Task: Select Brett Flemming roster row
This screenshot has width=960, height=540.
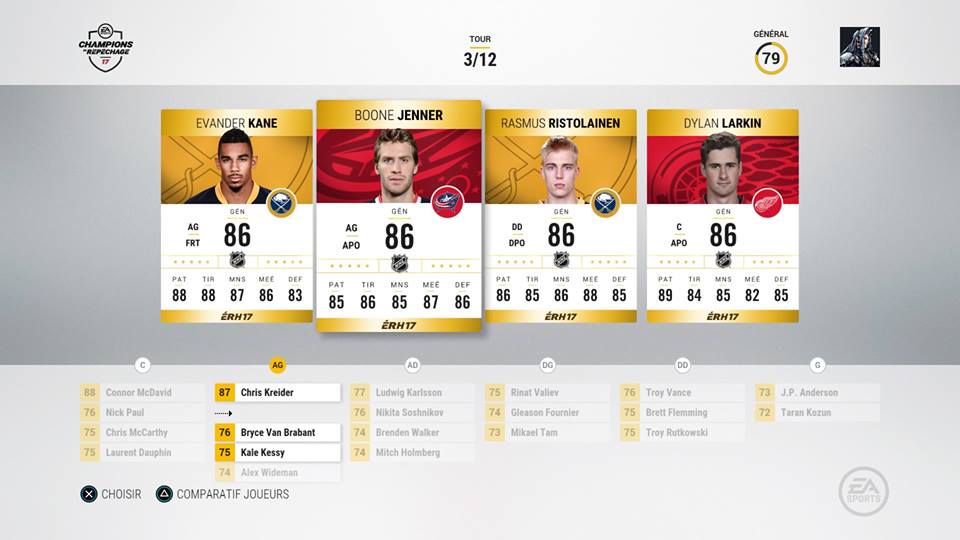Action: 682,413
